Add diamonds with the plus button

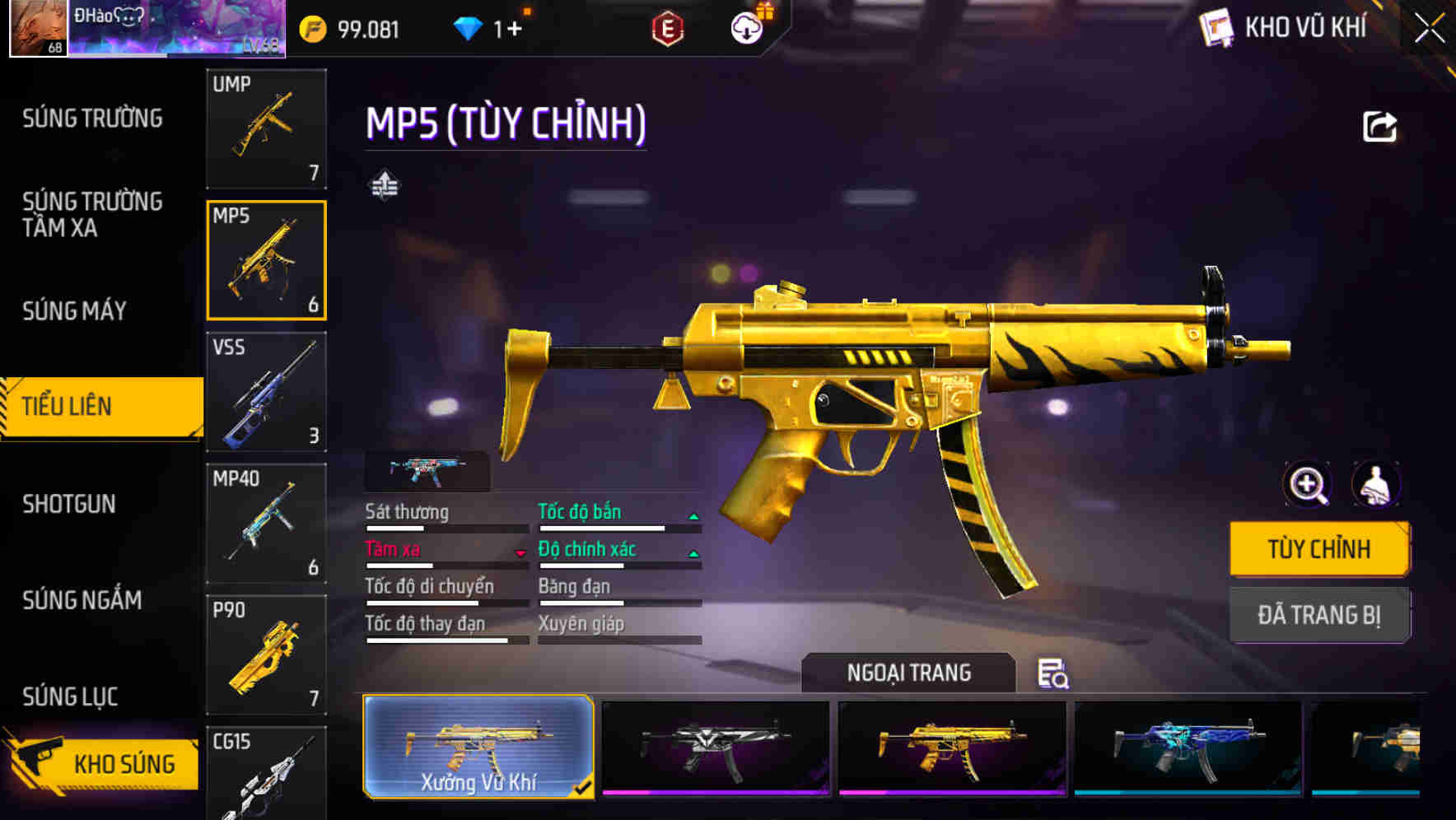(x=515, y=30)
